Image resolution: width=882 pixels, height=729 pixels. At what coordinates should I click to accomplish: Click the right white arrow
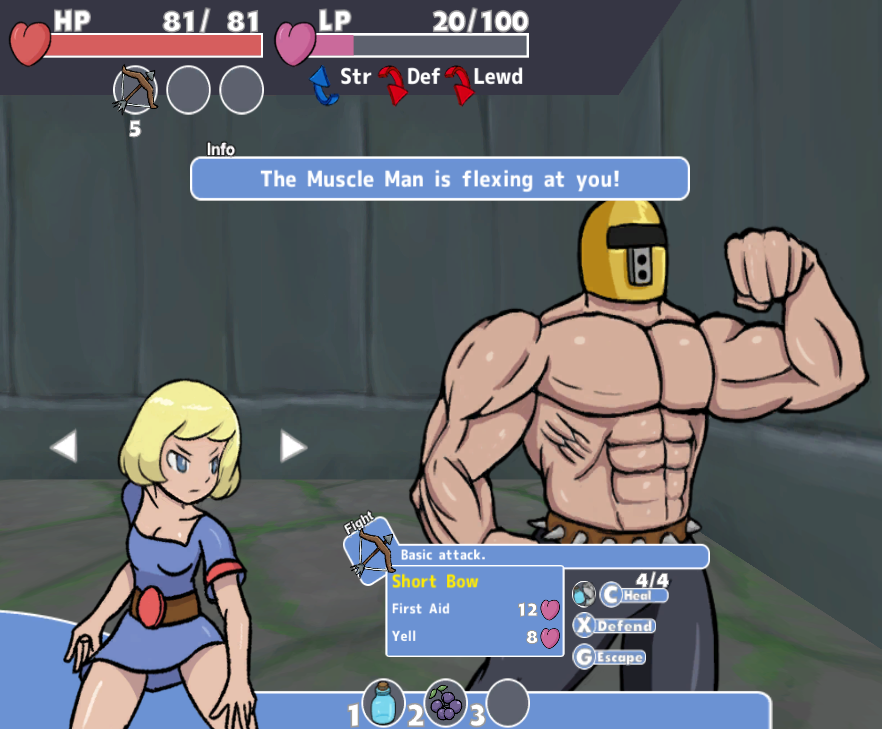coord(292,446)
